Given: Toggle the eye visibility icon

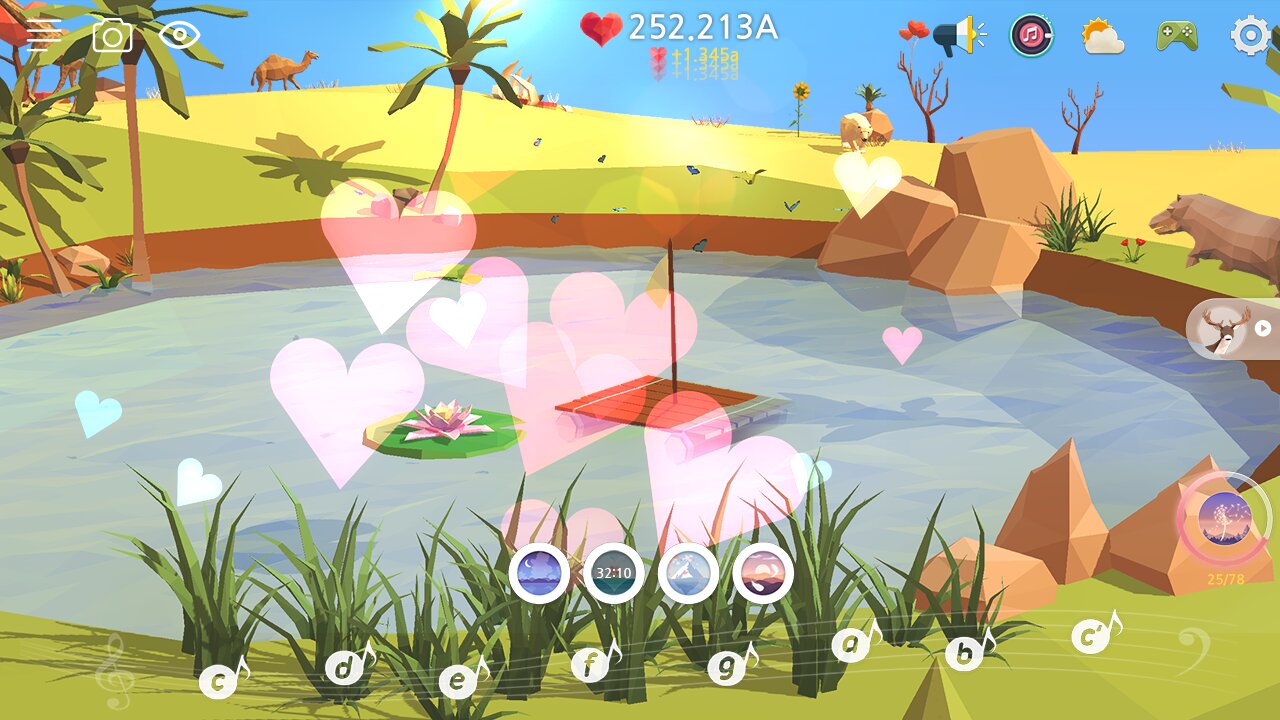Looking at the screenshot, I should tap(180, 36).
